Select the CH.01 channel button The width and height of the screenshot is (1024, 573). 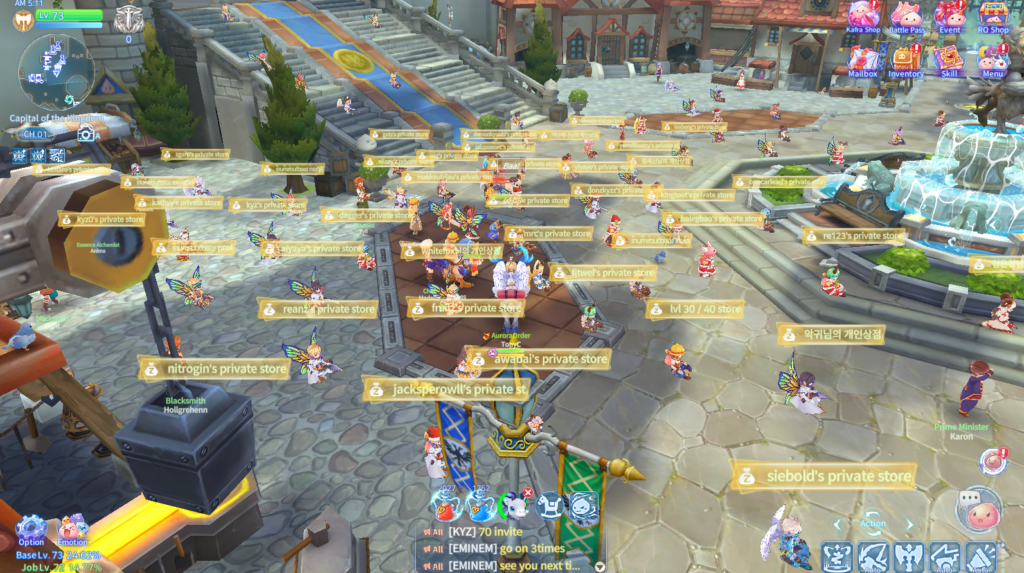click(36, 133)
